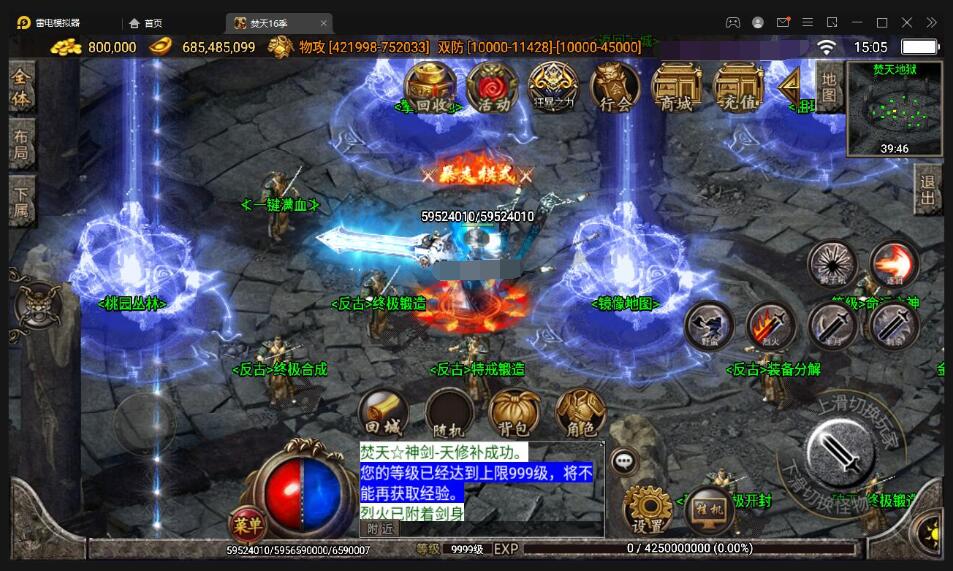Image resolution: width=953 pixels, height=571 pixels.
Task: Open the 菜单 menu button
Action: click(246, 523)
